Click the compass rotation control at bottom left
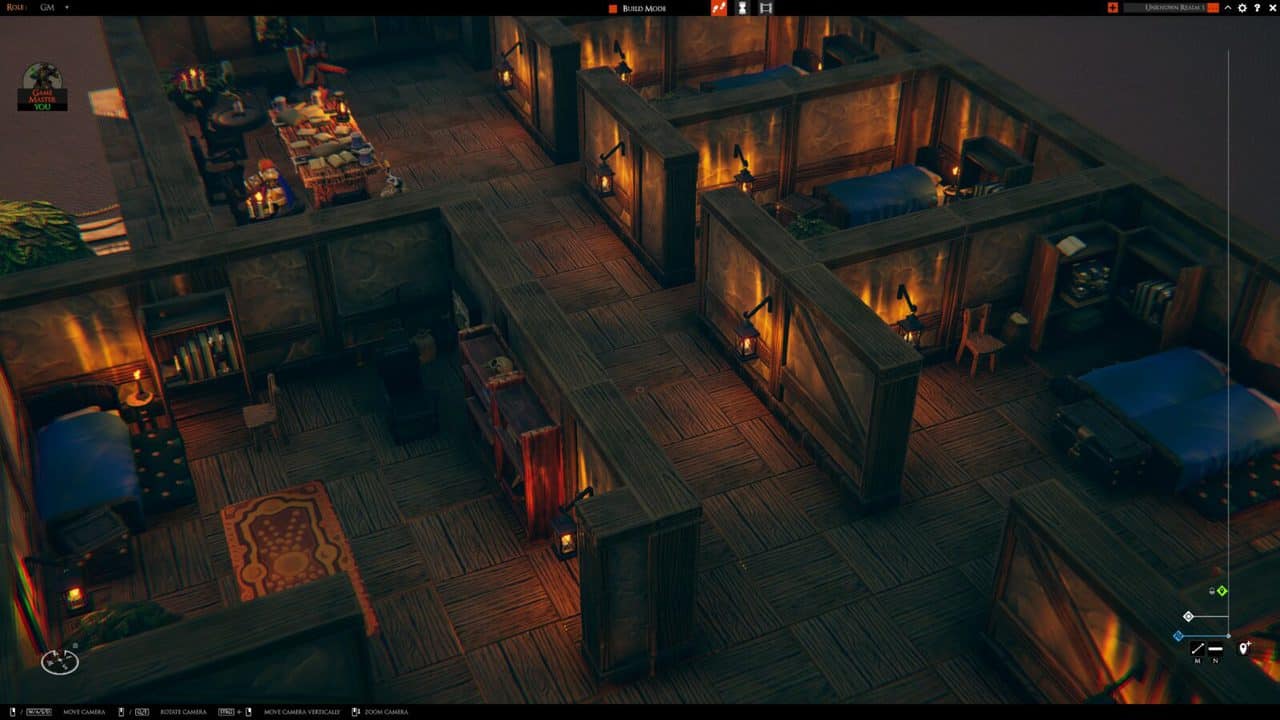 point(60,662)
